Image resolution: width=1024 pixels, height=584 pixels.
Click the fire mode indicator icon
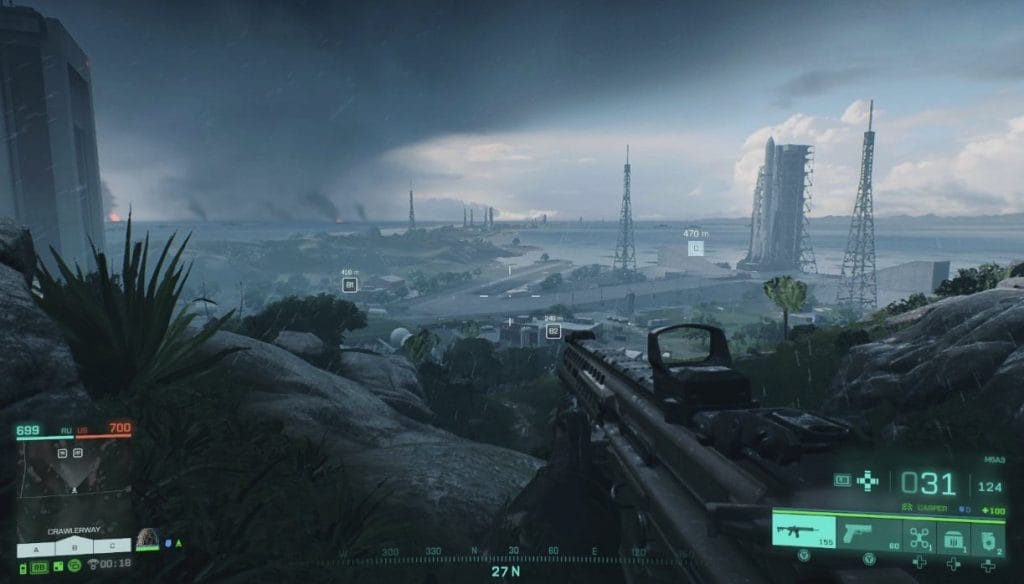click(842, 481)
